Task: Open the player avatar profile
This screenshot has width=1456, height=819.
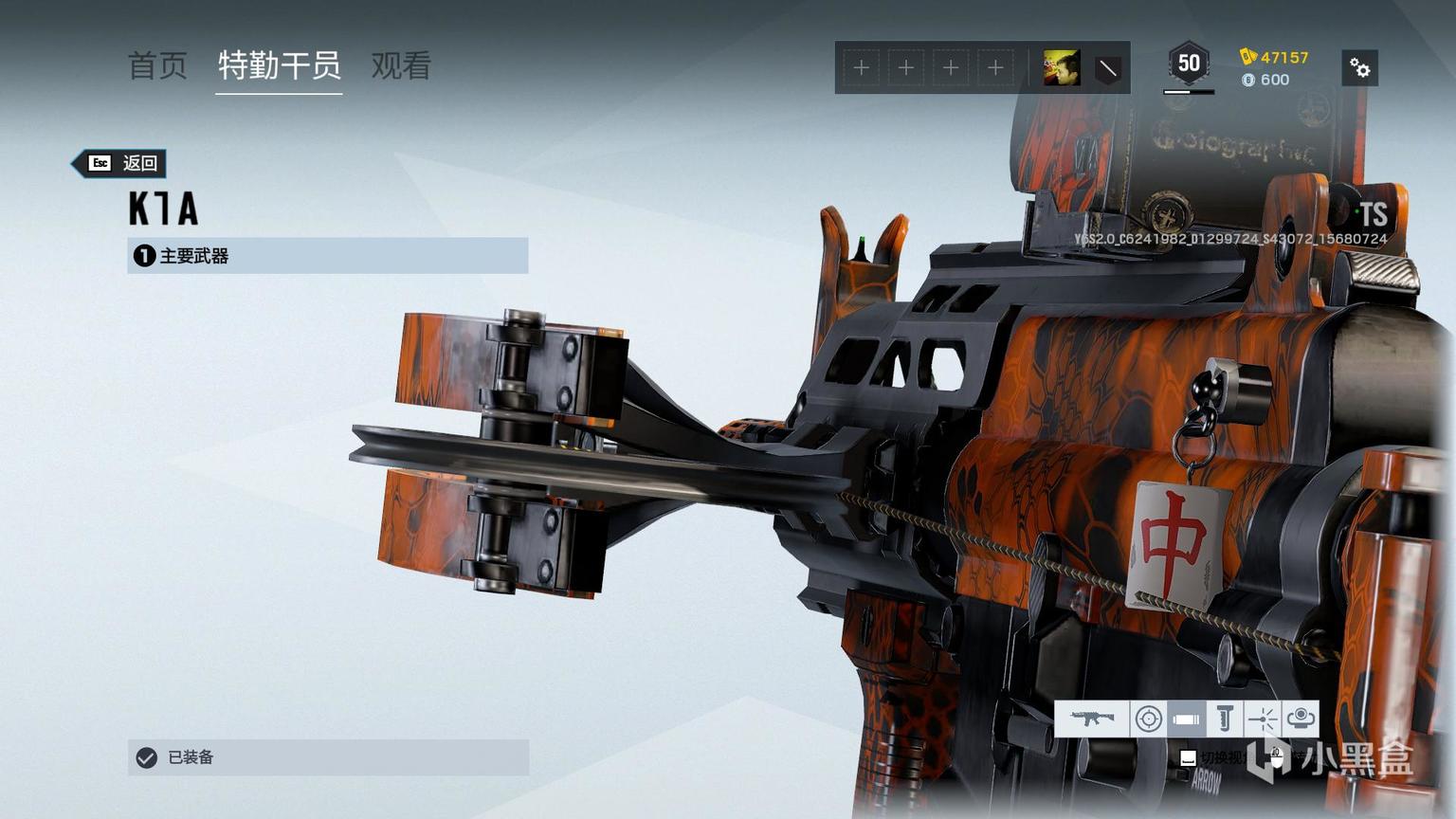Action: (x=1061, y=68)
